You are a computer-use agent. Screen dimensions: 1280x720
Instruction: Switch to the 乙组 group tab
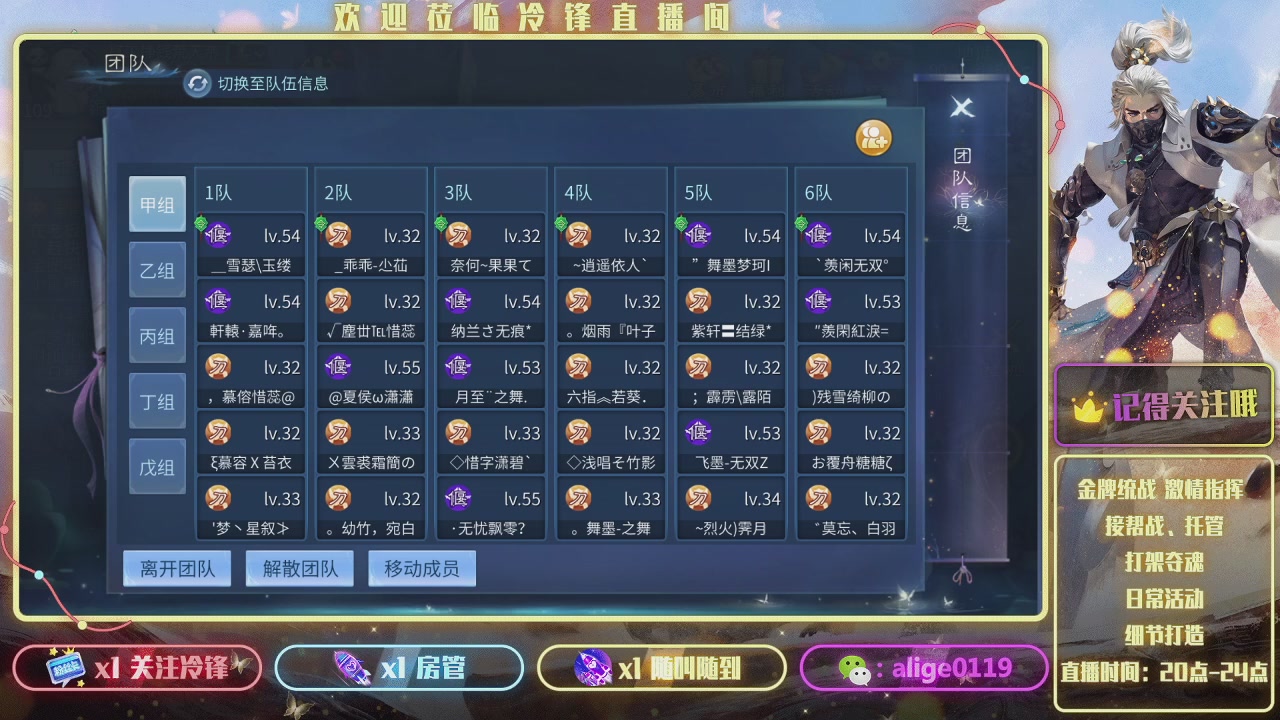(157, 269)
